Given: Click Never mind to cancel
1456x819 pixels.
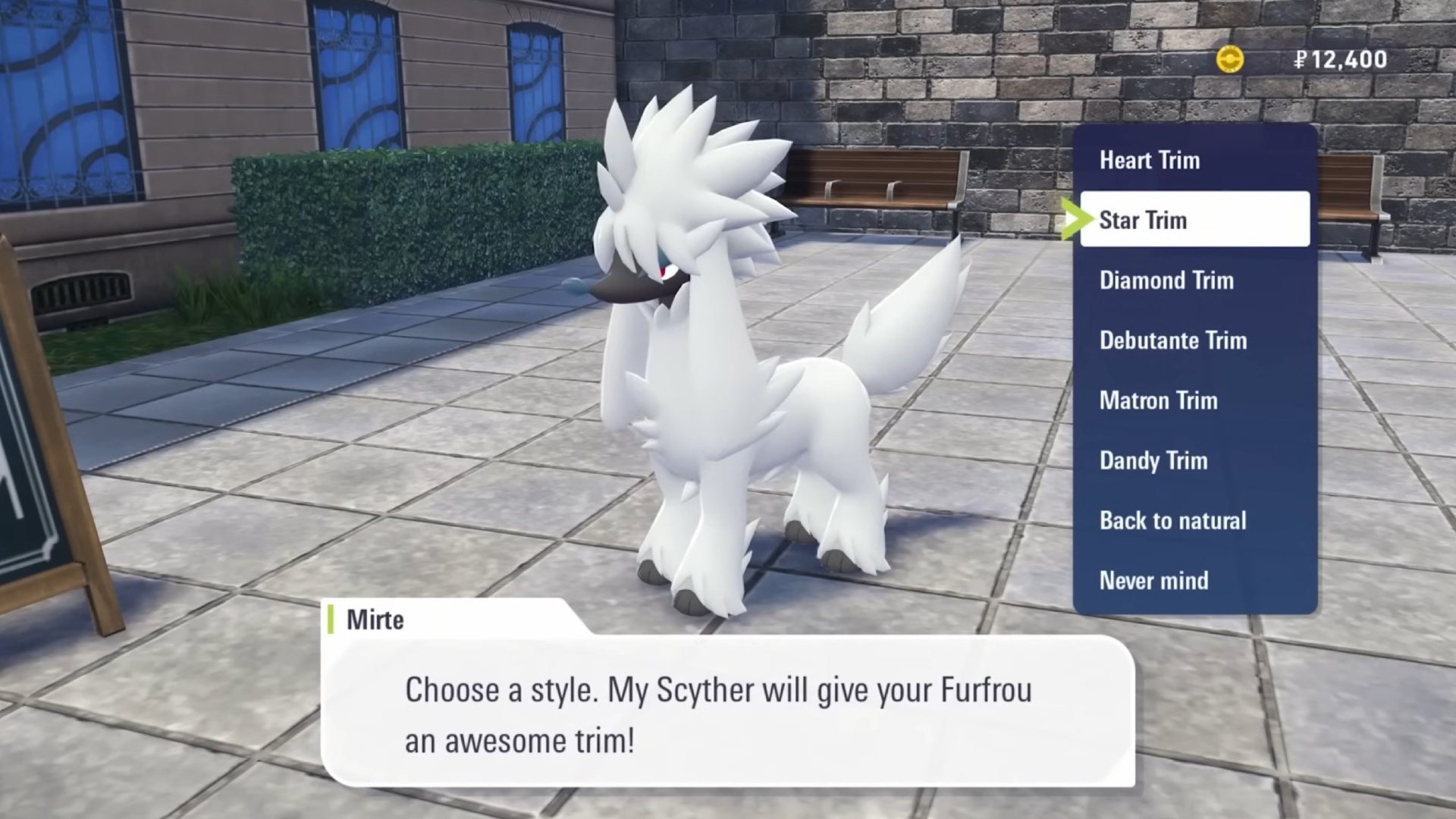Looking at the screenshot, I should [1153, 580].
